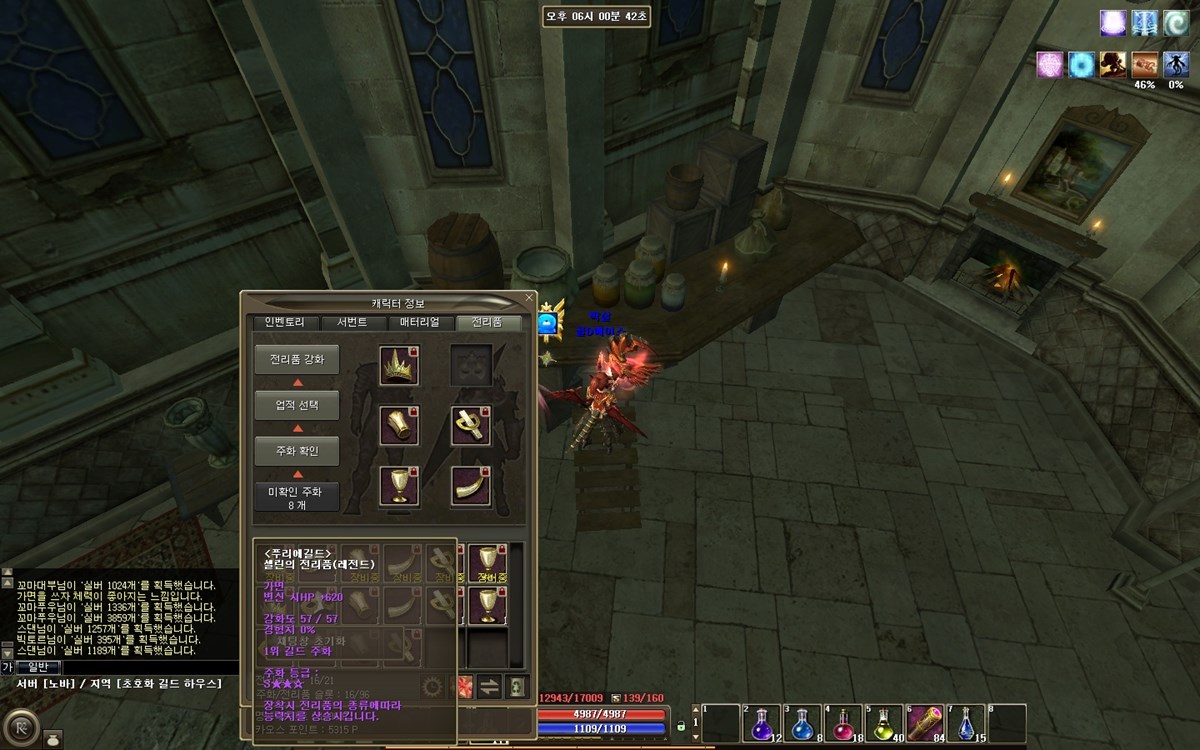Click the 미확인 주화 8개 button
This screenshot has height=750, width=1200.
296,497
